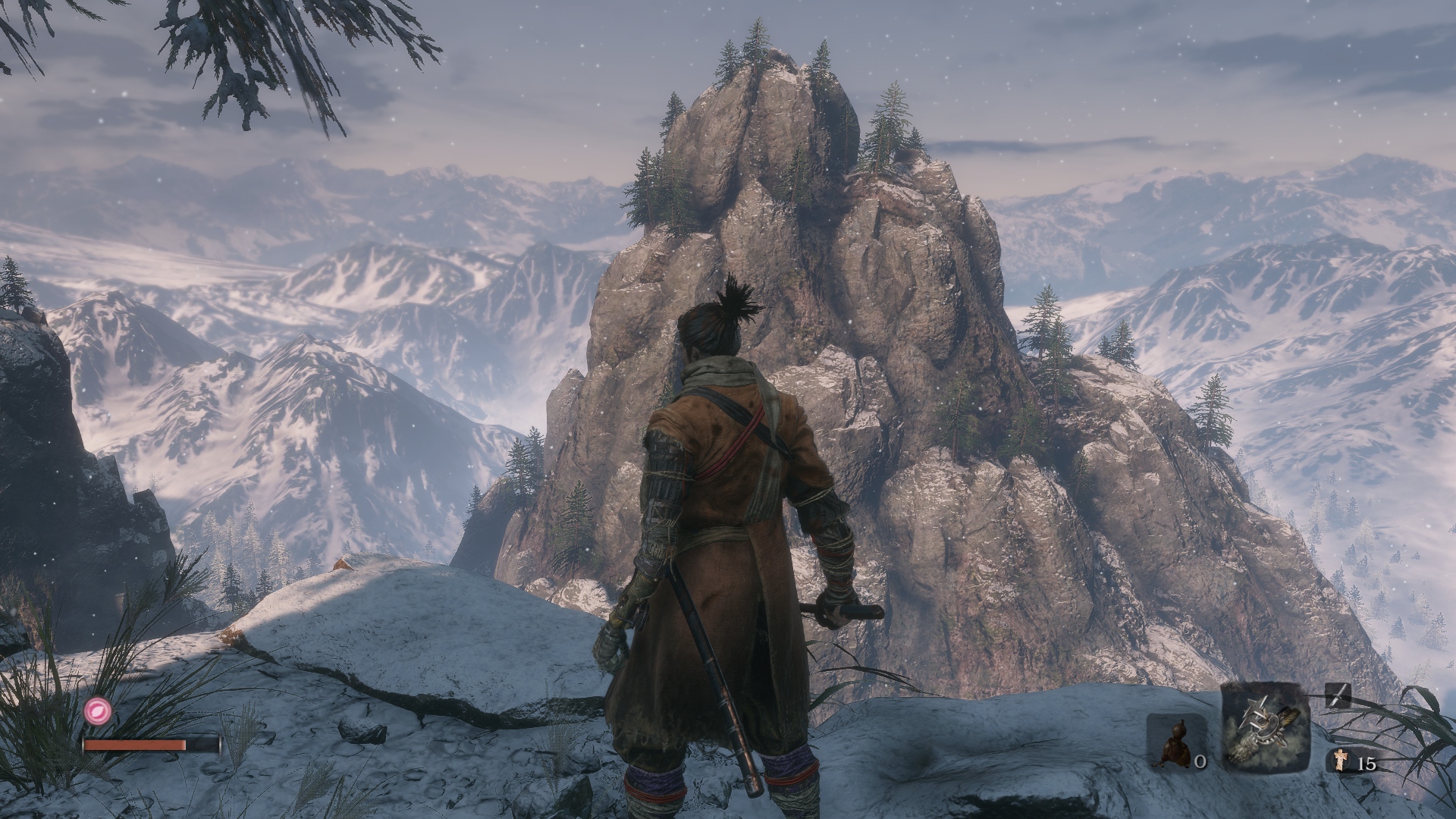Click the pink resurrection node icon
Viewport: 1456px width, 819px height.
98,710
